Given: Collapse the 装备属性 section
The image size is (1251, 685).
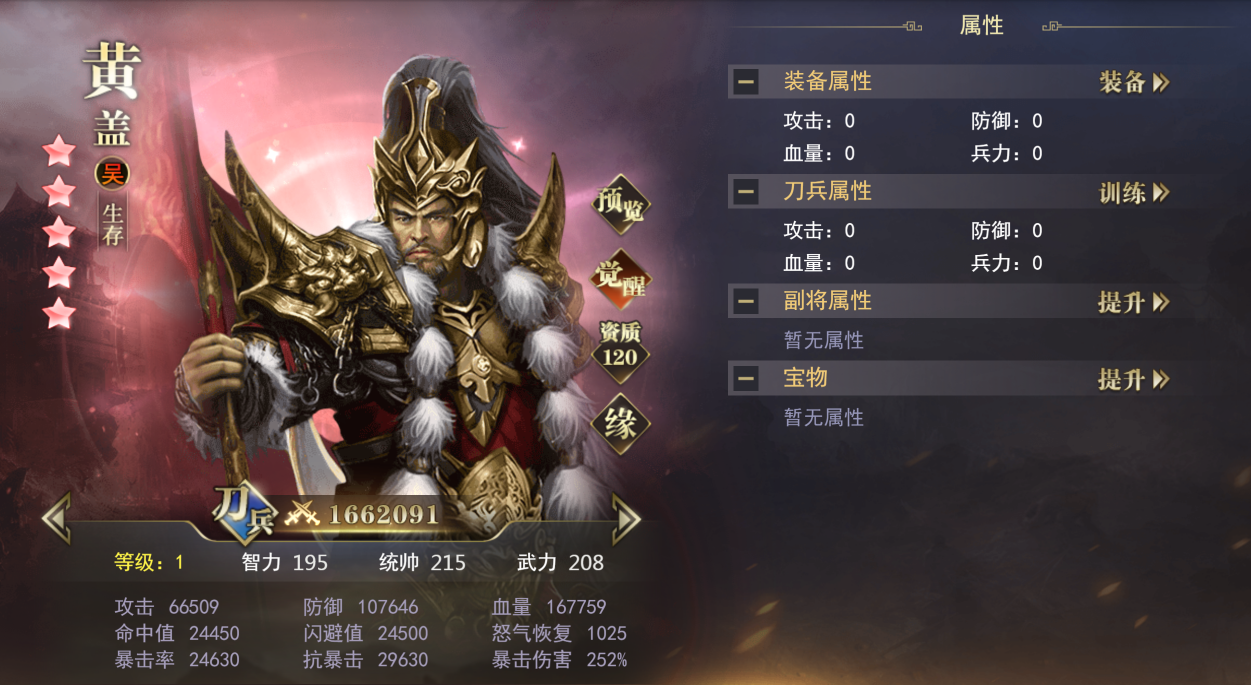Looking at the screenshot, I should click(x=745, y=82).
